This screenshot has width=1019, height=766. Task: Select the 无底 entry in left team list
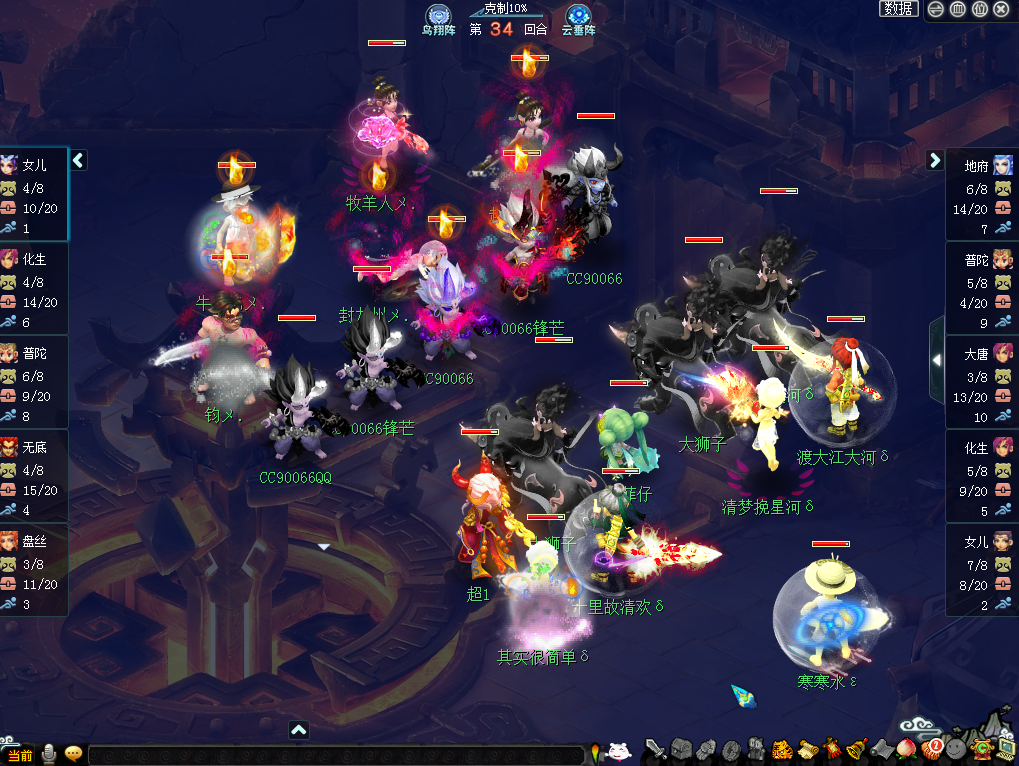pos(34,476)
